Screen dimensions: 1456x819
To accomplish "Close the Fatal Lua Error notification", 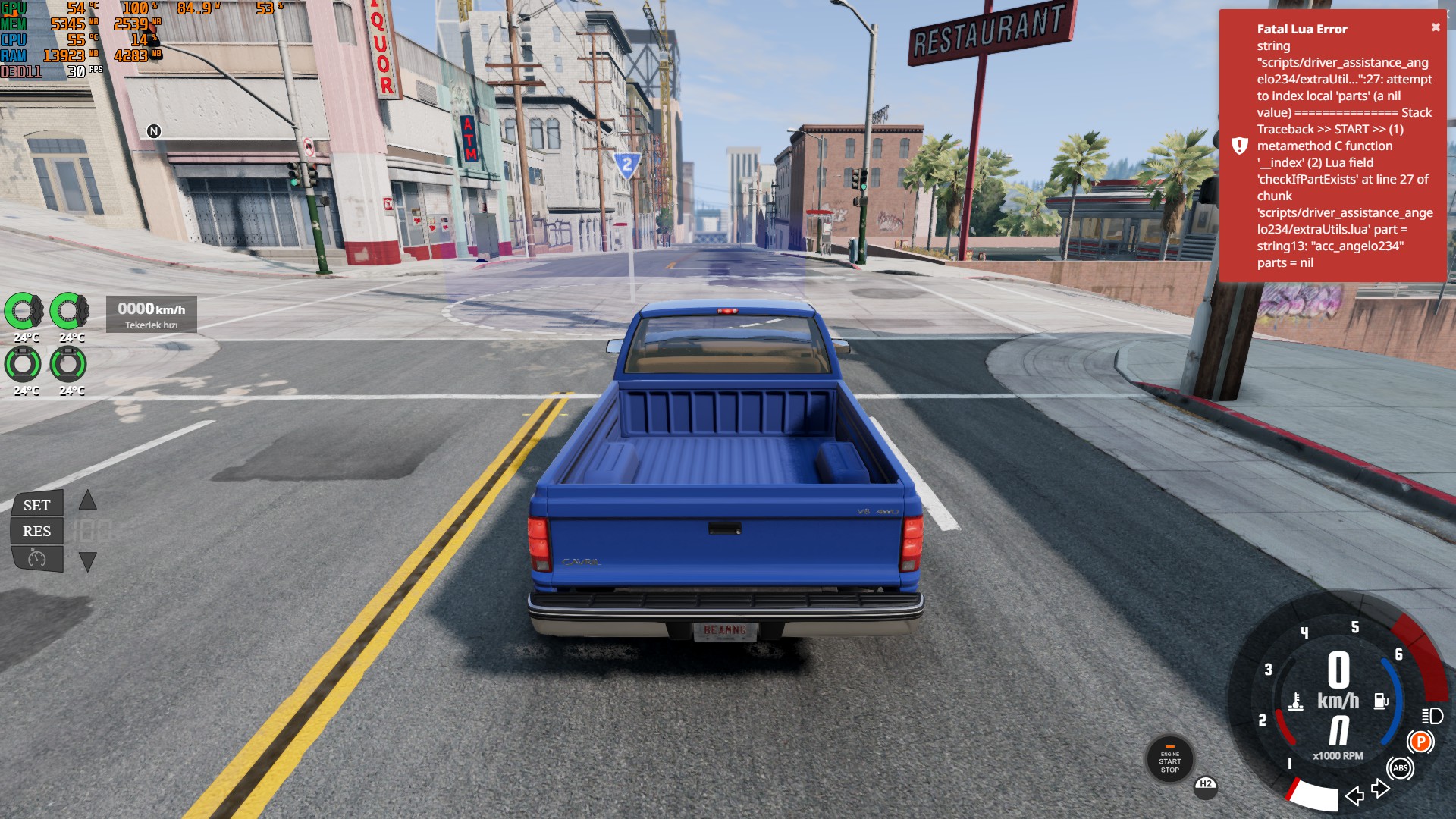I will click(1436, 27).
